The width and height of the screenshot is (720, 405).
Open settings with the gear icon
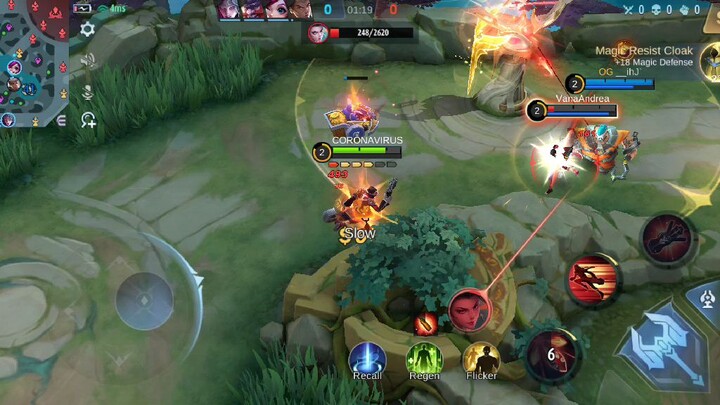pos(87,29)
